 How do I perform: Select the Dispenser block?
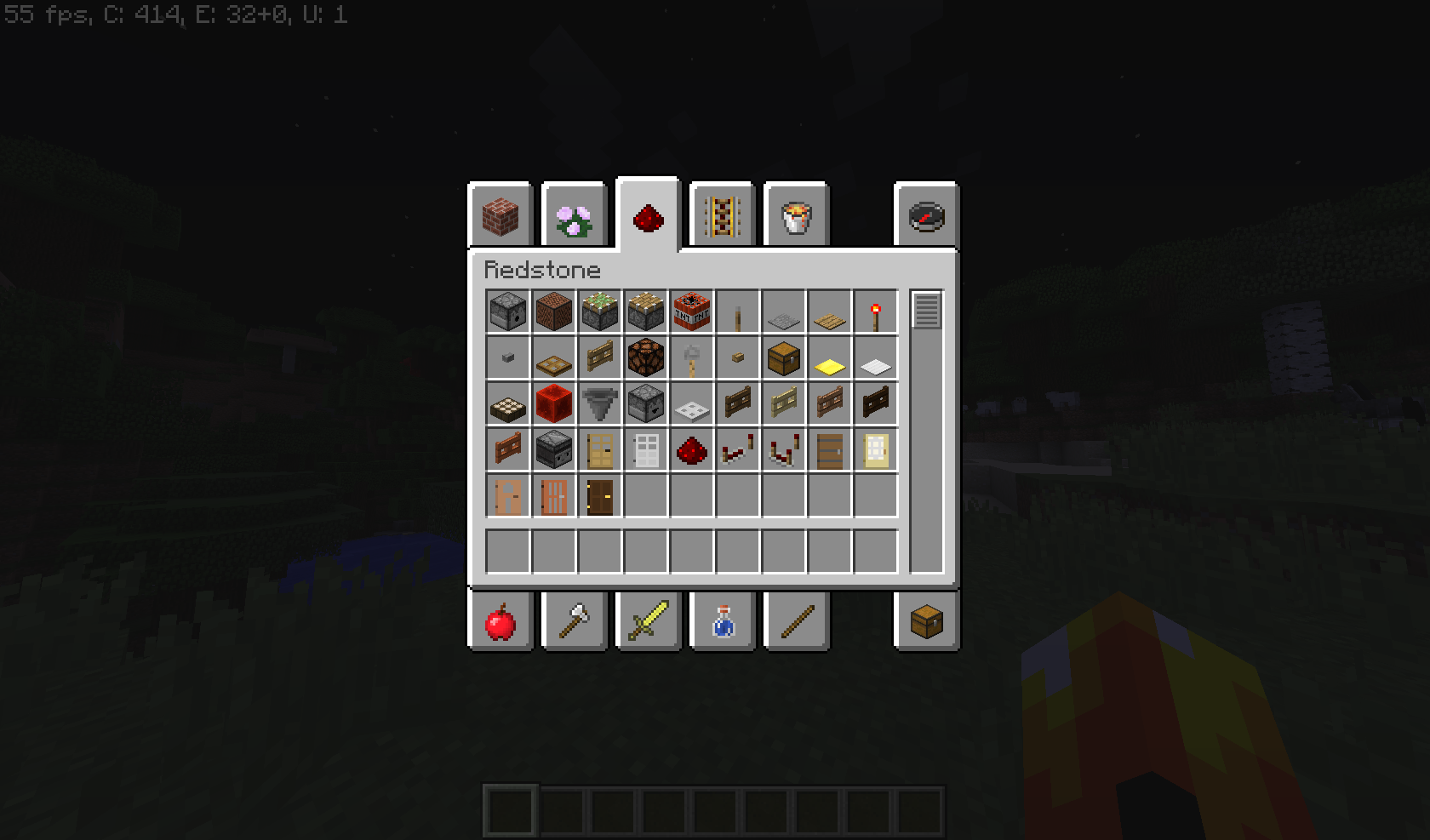tap(506, 311)
